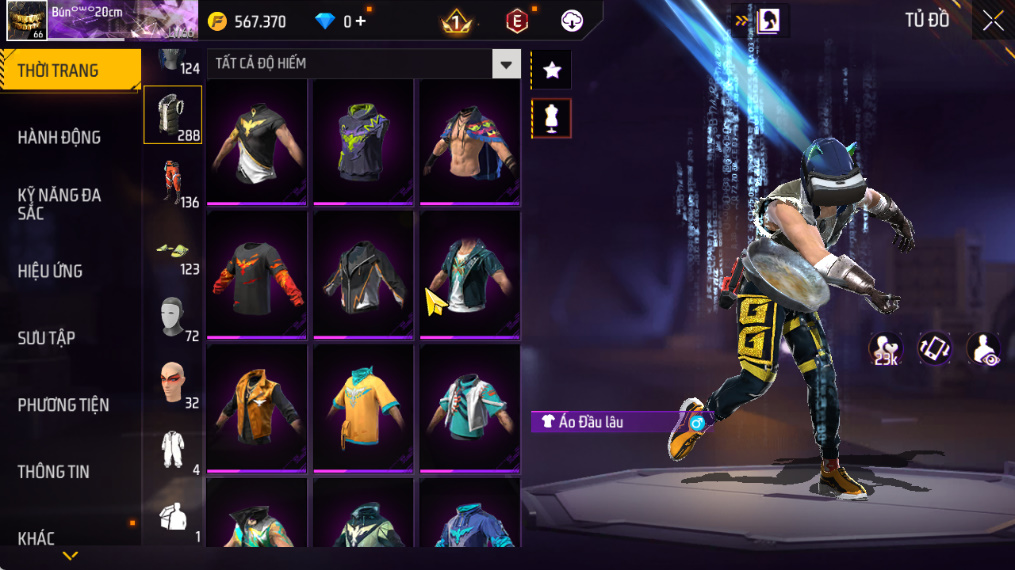This screenshot has height=570, width=1015.
Task: Add diamonds using the plus button
Action: [x=361, y=21]
